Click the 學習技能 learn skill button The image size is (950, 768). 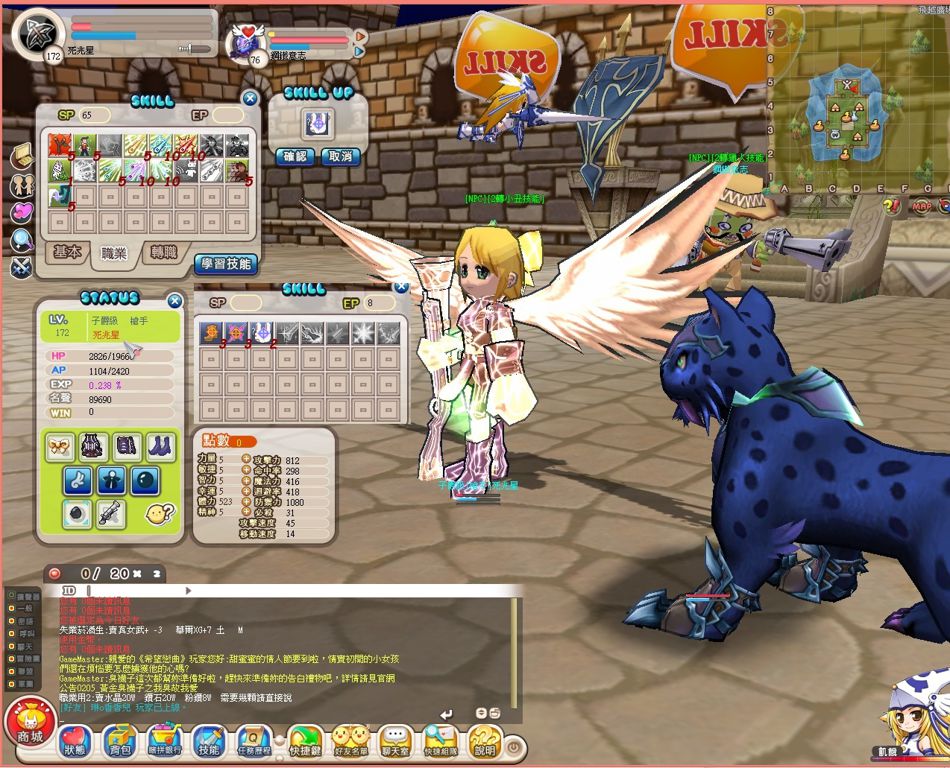coord(225,264)
